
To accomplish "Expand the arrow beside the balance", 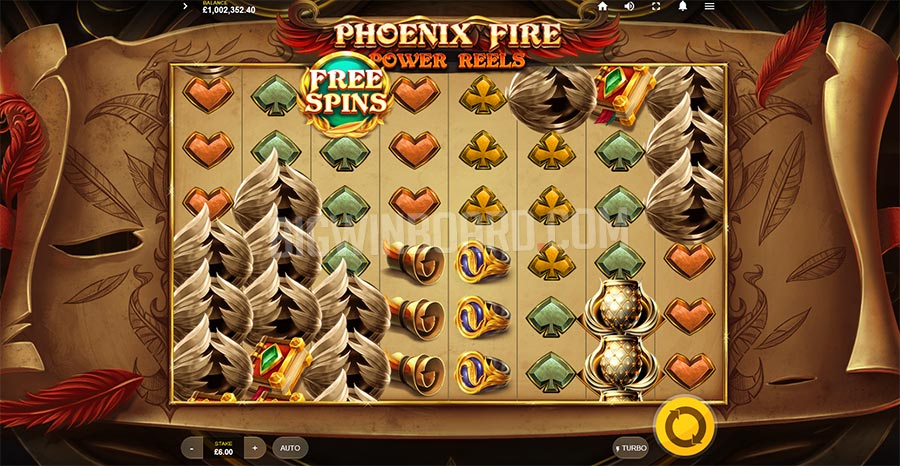I will click(186, 6).
